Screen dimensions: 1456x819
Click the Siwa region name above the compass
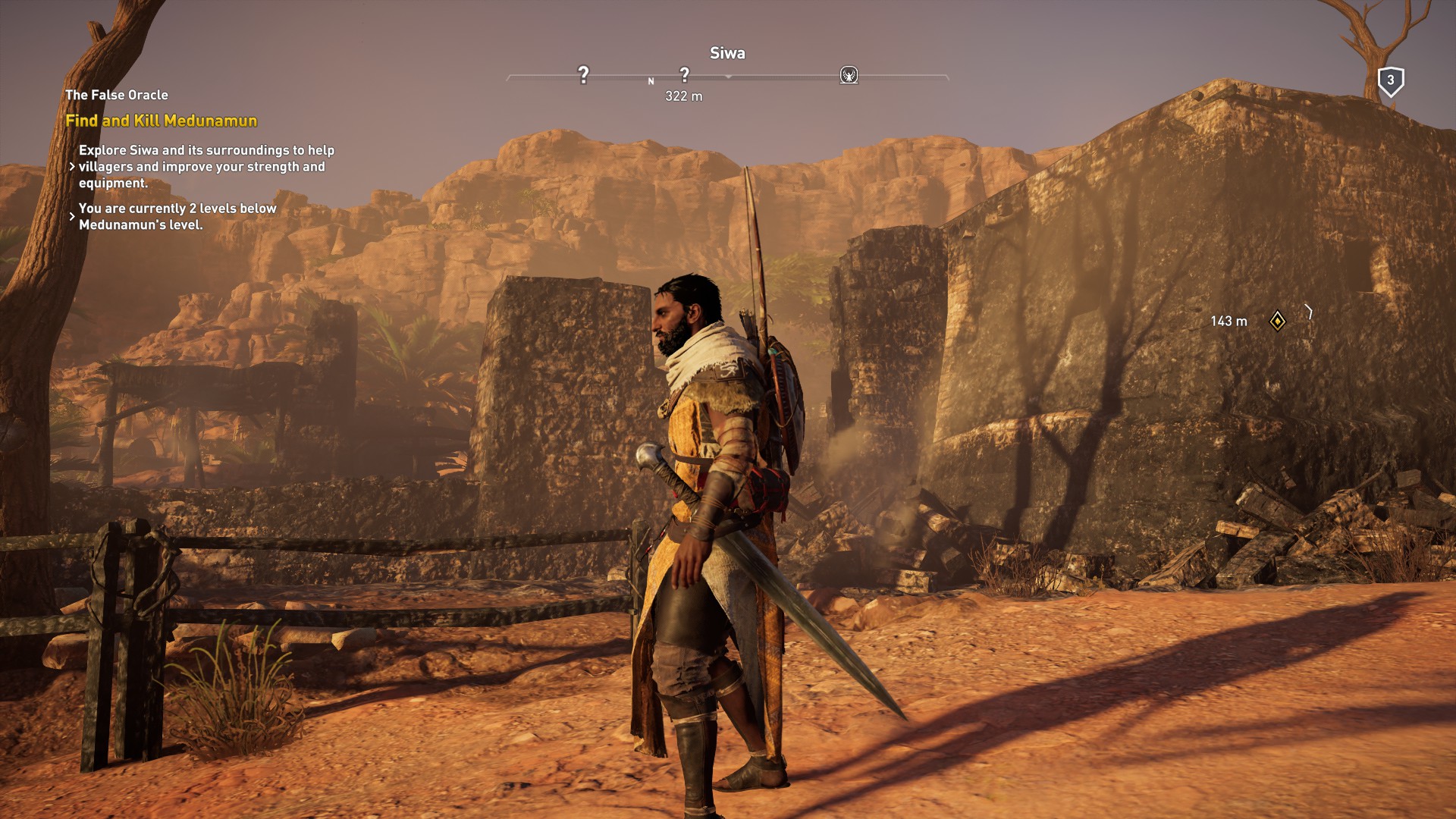726,53
